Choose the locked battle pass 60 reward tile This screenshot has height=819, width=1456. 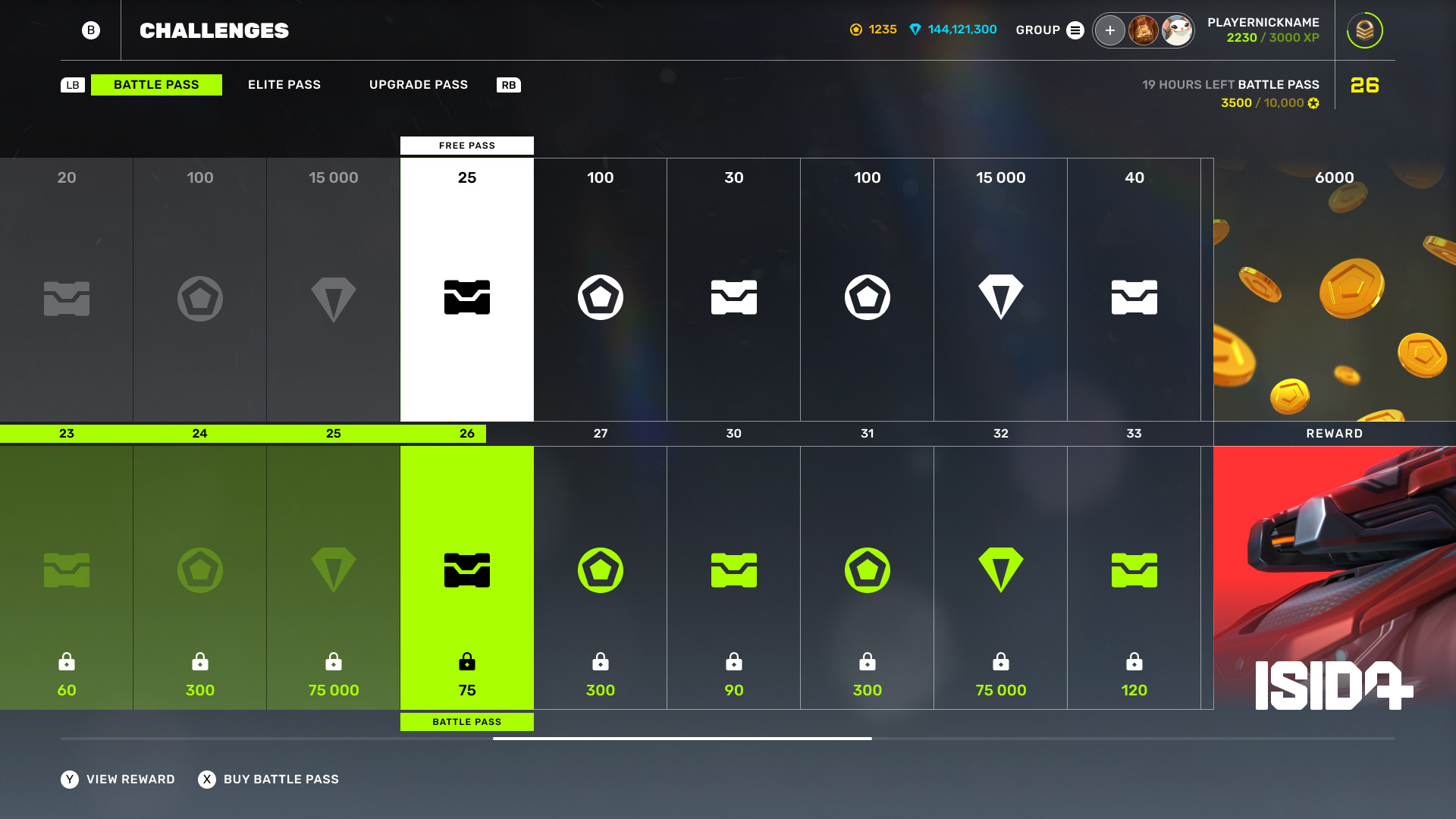click(67, 578)
